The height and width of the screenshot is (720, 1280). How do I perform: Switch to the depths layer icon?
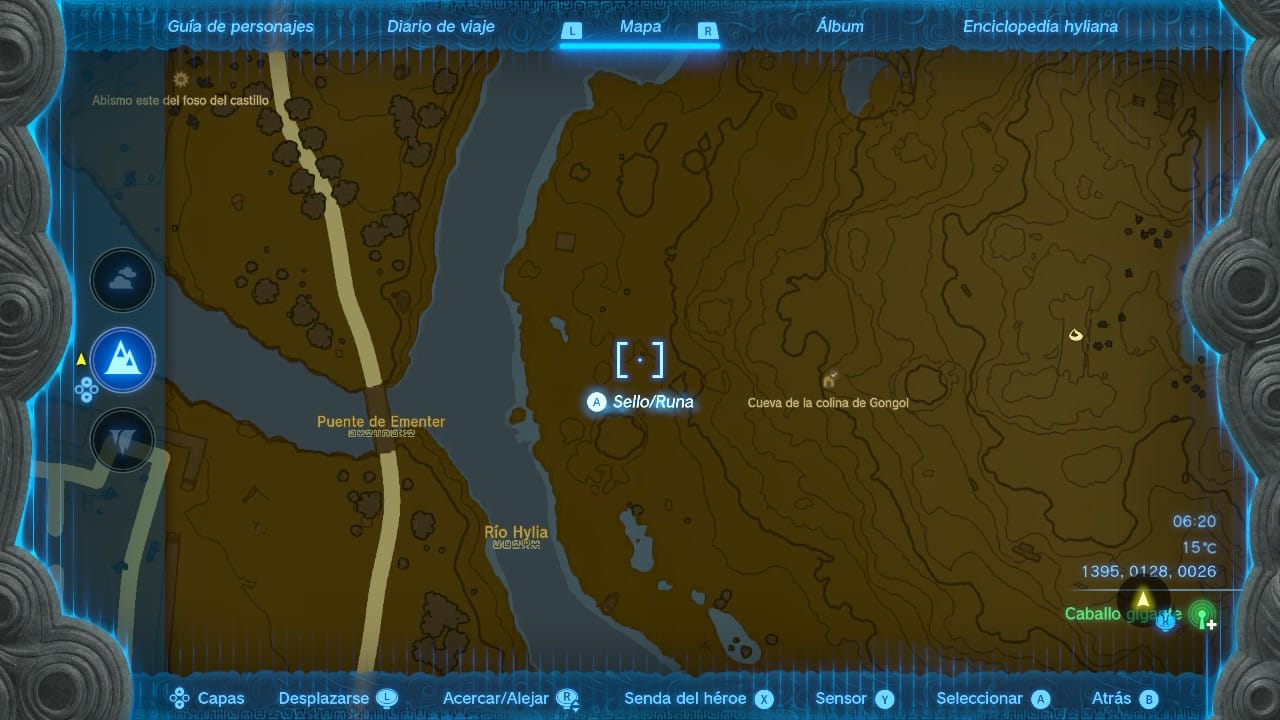click(123, 439)
